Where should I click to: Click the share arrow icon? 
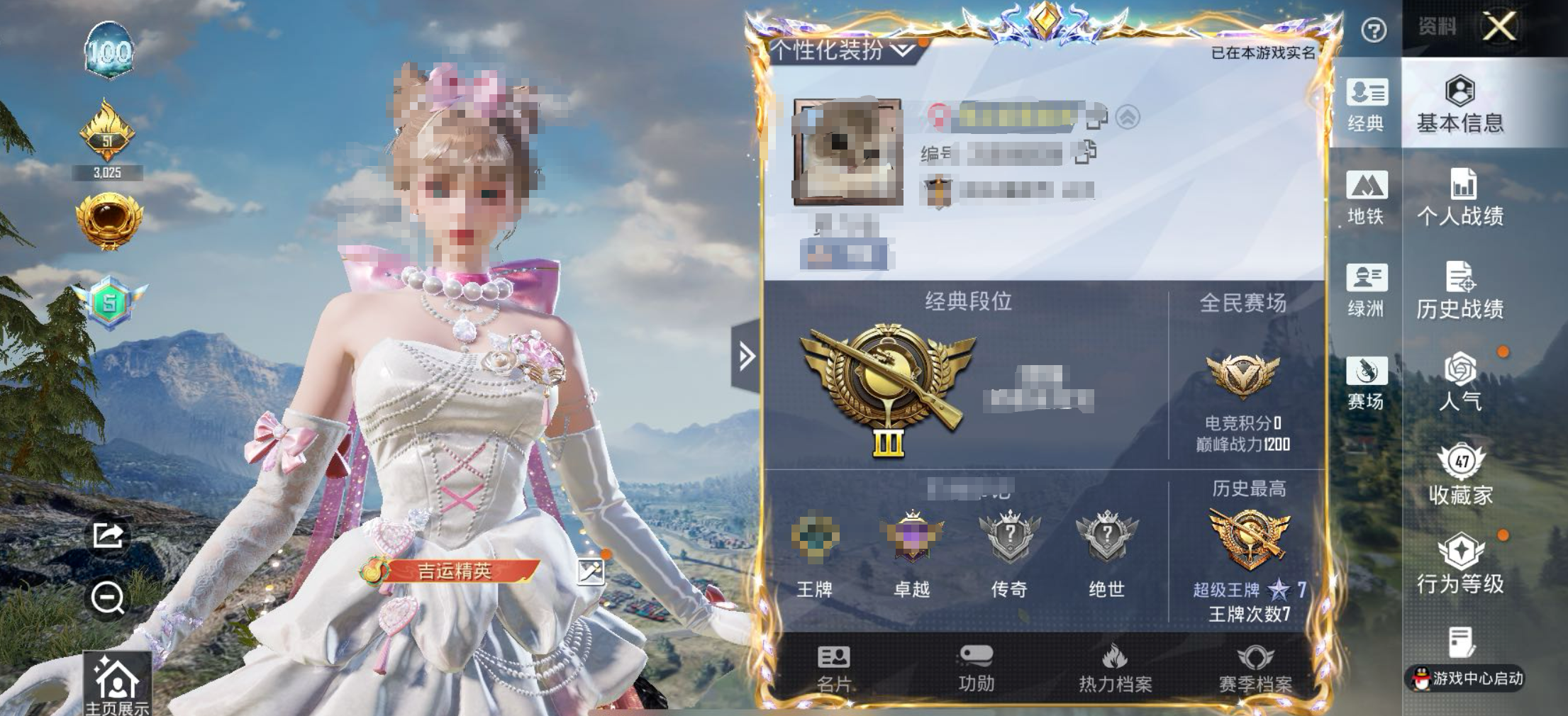(108, 535)
